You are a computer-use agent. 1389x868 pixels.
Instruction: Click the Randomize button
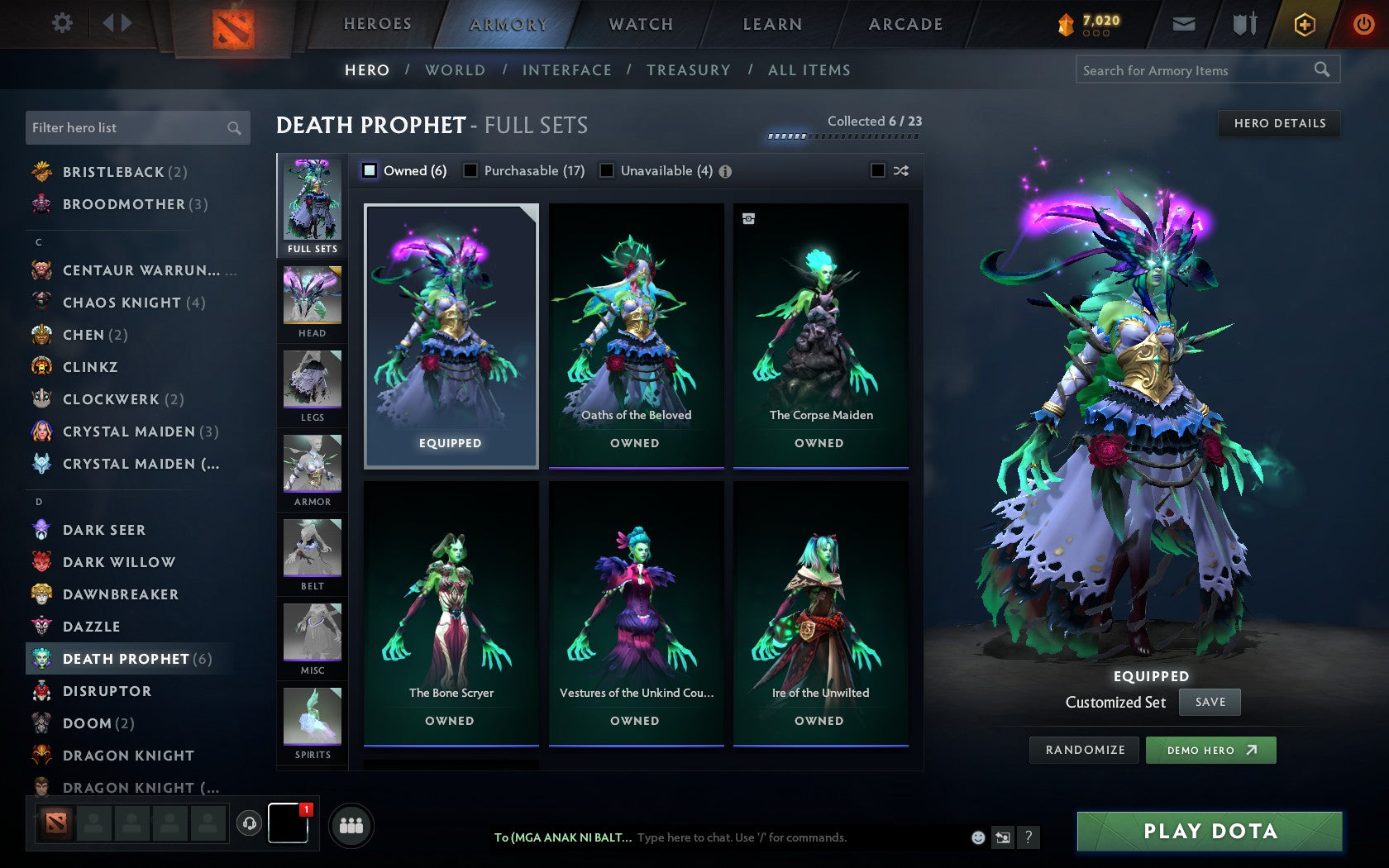[1084, 750]
